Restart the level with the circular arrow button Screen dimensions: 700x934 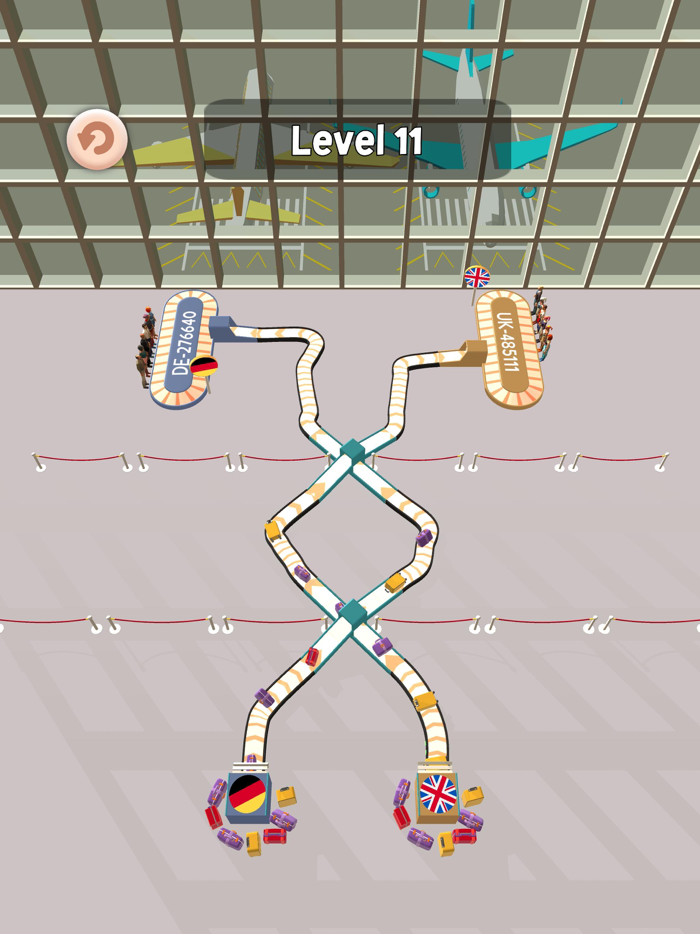tap(97, 139)
